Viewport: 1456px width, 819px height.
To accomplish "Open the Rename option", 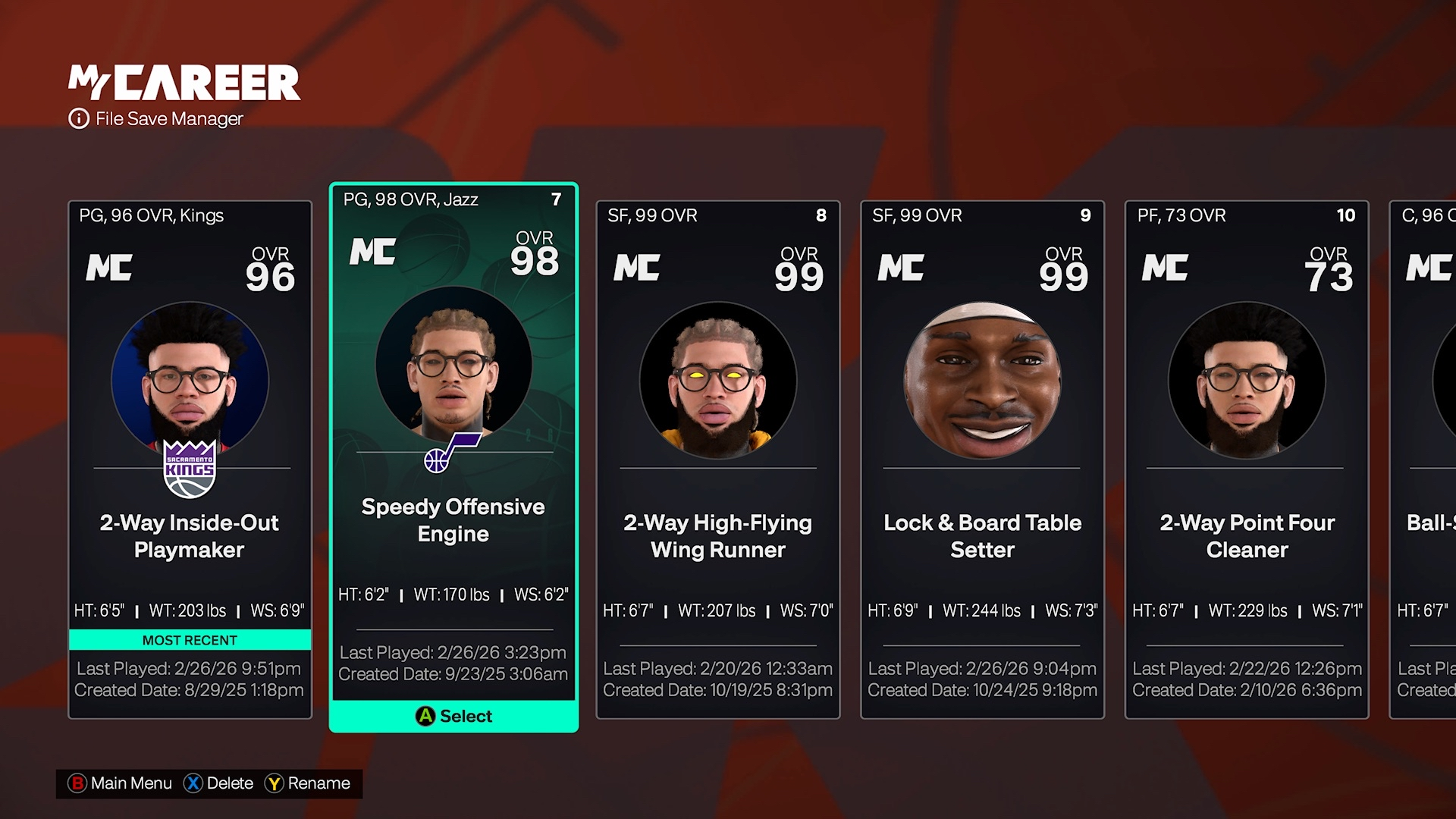I will click(x=309, y=783).
